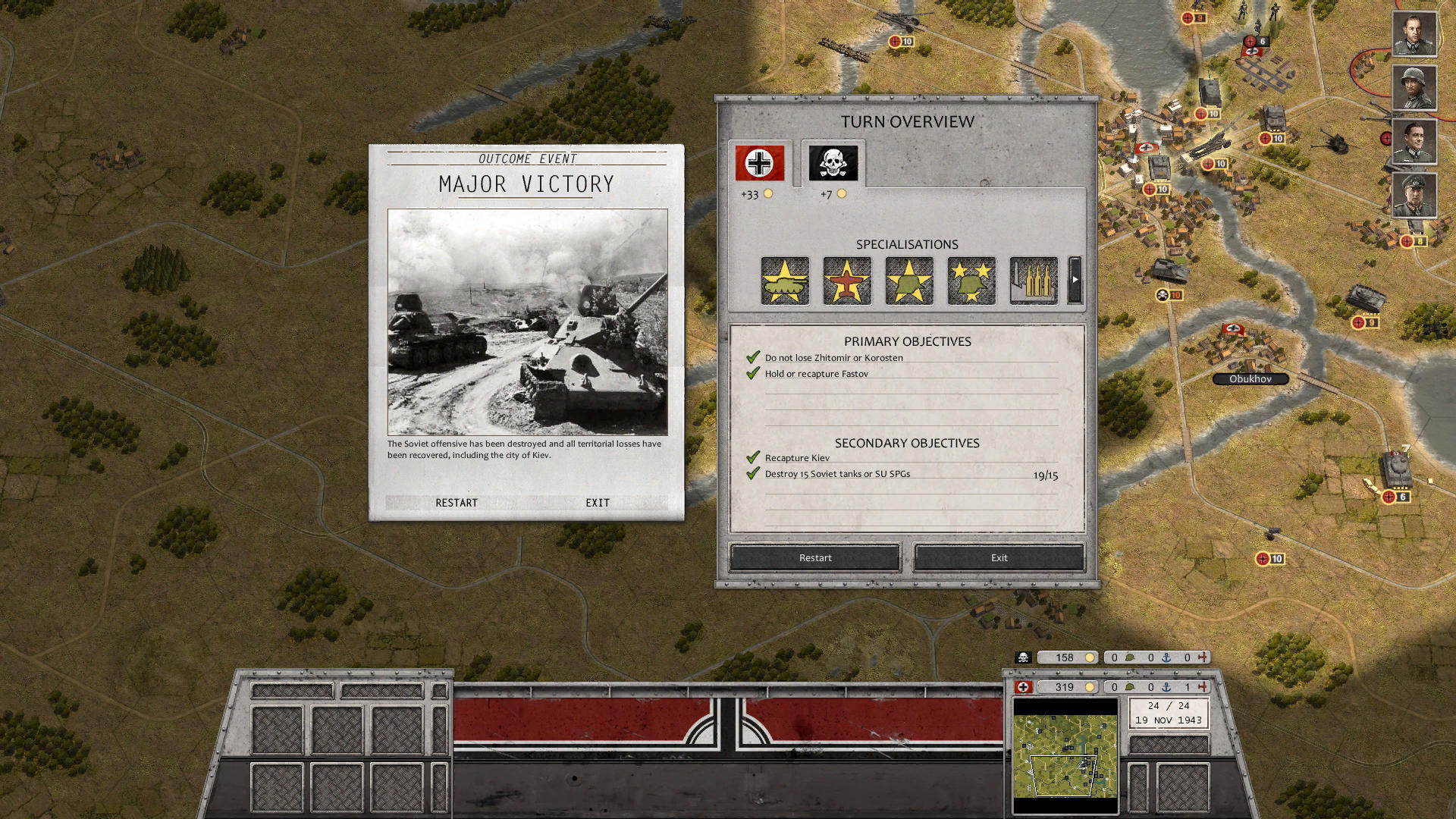Click the anchor naval resource icon
Viewport: 1456px width, 819px height.
point(1166,688)
